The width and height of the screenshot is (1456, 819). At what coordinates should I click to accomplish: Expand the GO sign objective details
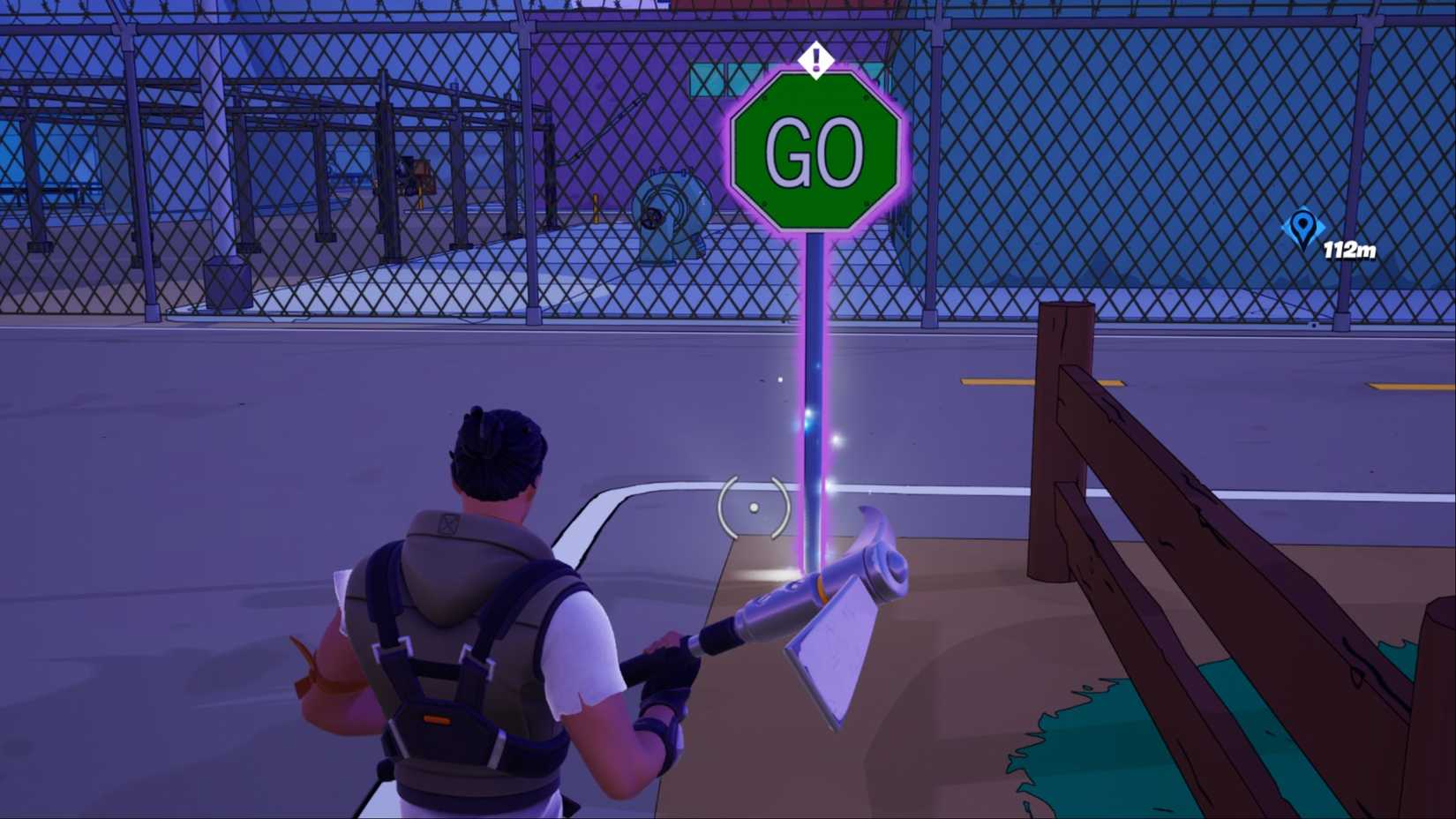click(x=816, y=154)
